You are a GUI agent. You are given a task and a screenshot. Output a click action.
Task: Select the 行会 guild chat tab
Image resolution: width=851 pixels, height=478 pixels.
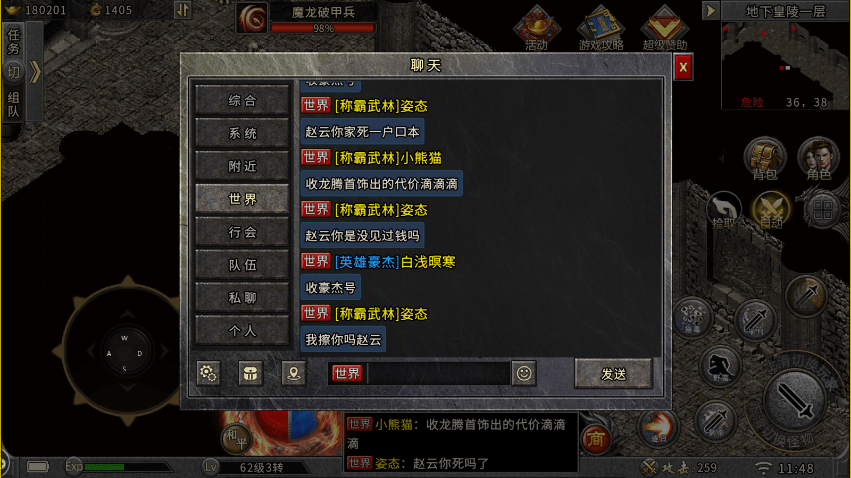point(243,232)
